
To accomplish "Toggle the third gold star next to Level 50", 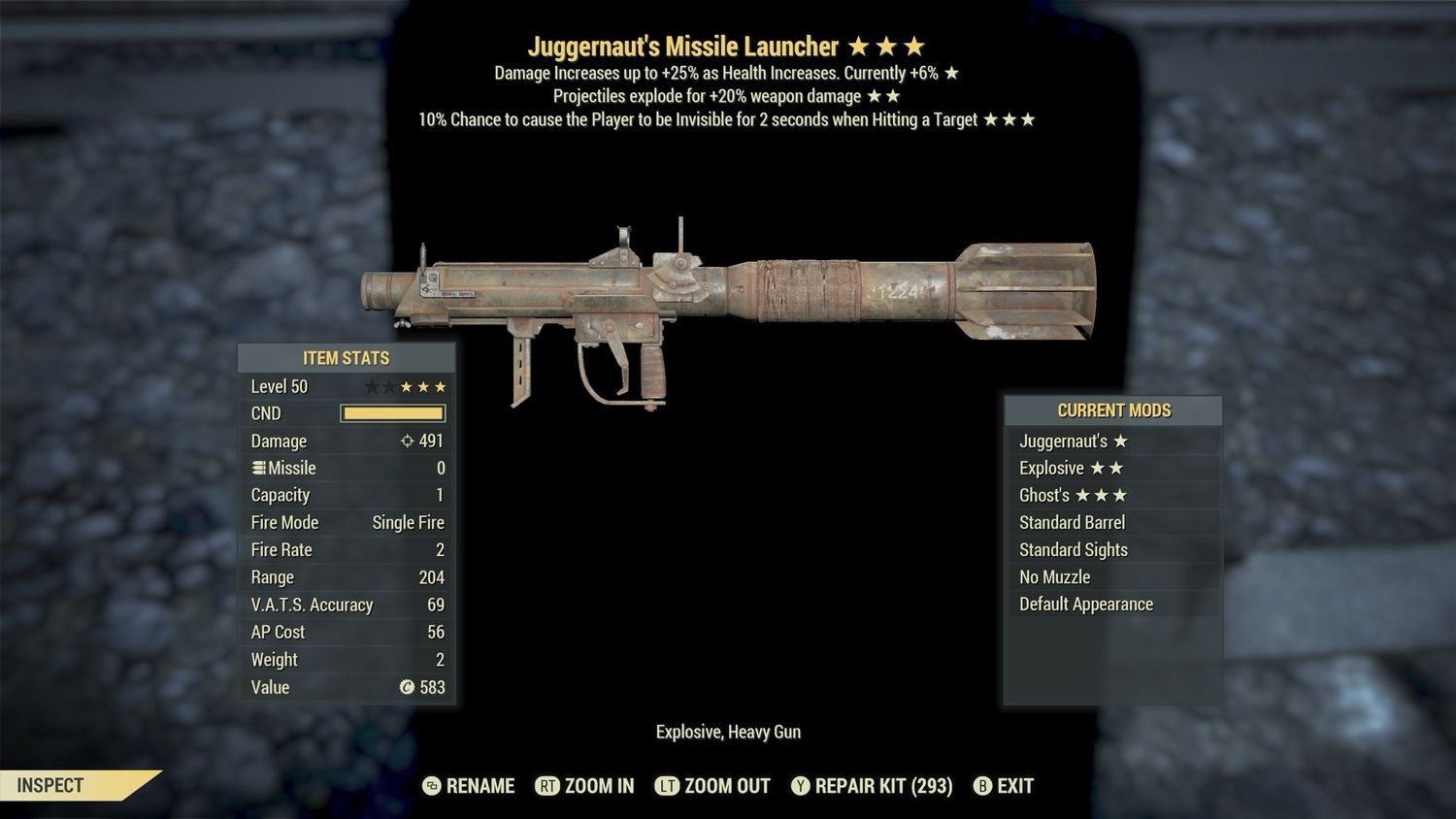I will (x=438, y=385).
